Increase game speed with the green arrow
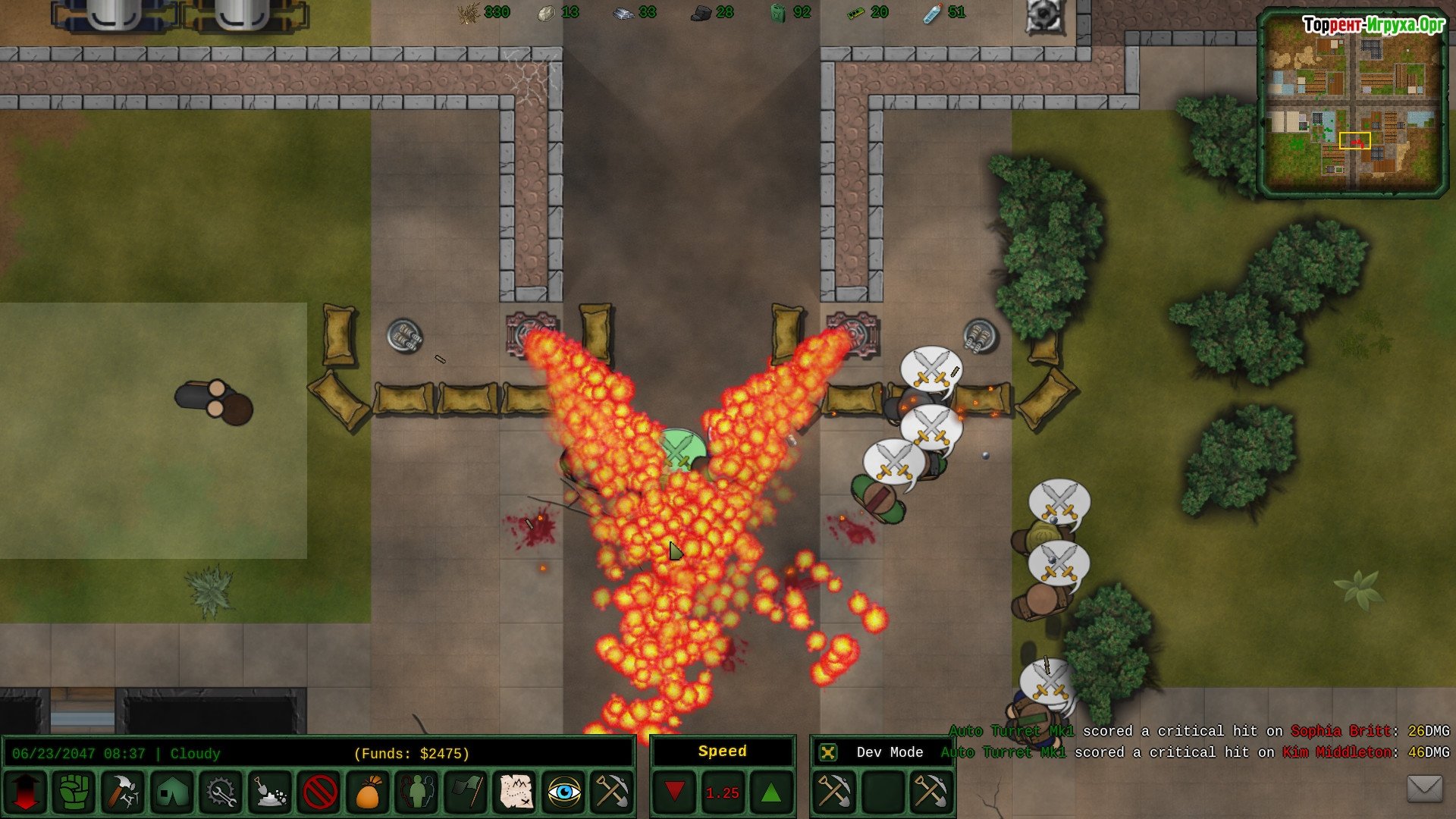The width and height of the screenshot is (1456, 819). coord(770,792)
